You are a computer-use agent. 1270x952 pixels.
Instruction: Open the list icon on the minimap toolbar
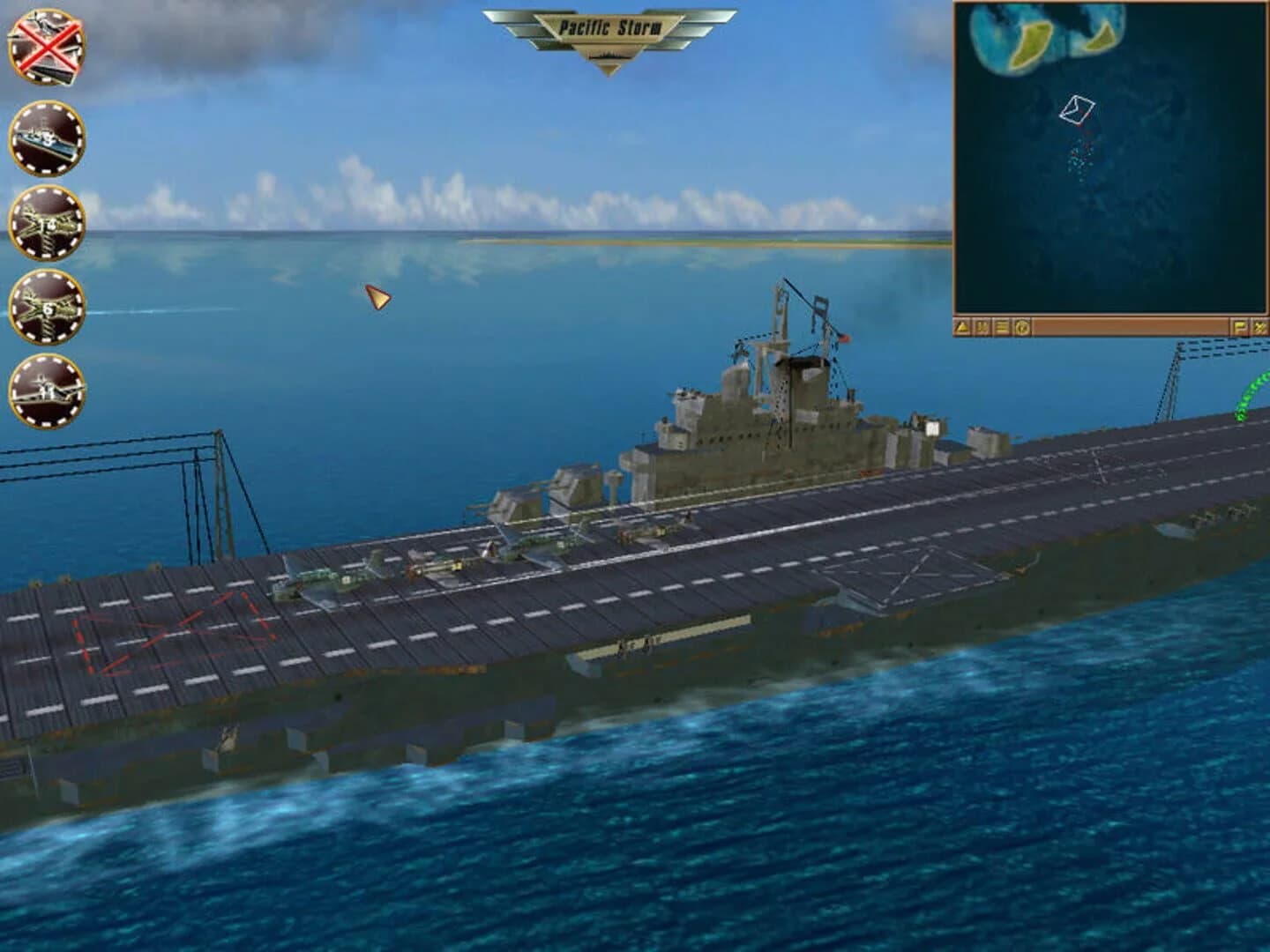click(1002, 326)
